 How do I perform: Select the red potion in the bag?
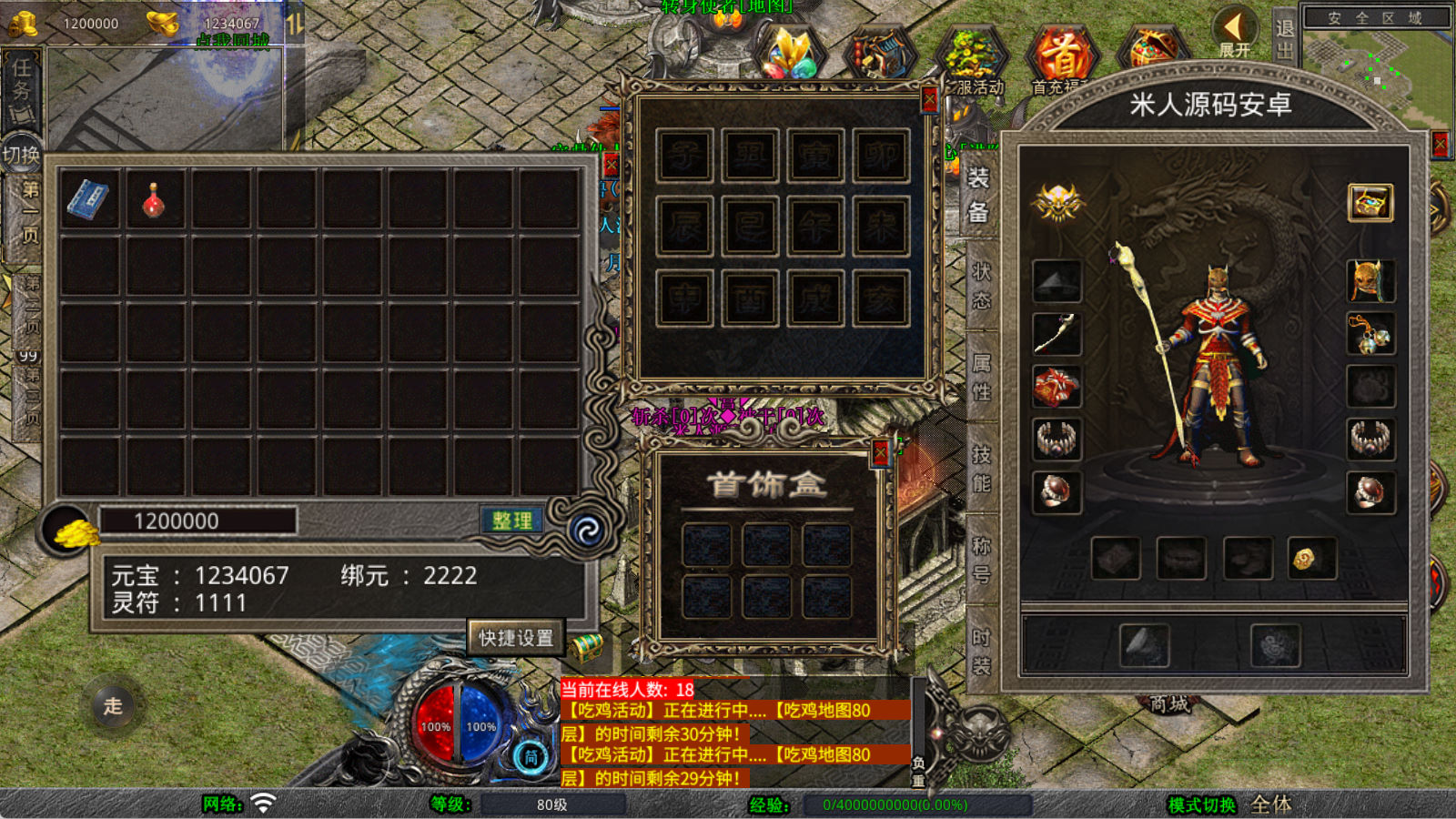click(154, 199)
